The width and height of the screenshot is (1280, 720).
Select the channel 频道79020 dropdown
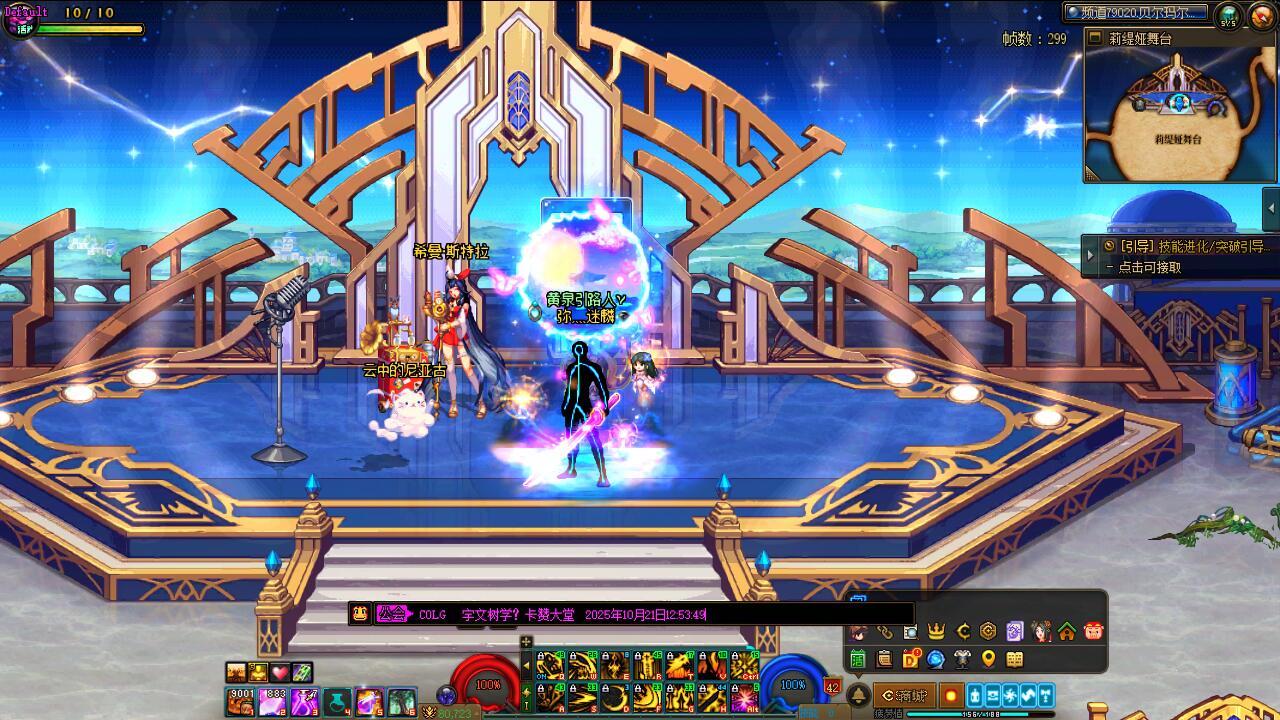[x=1137, y=13]
